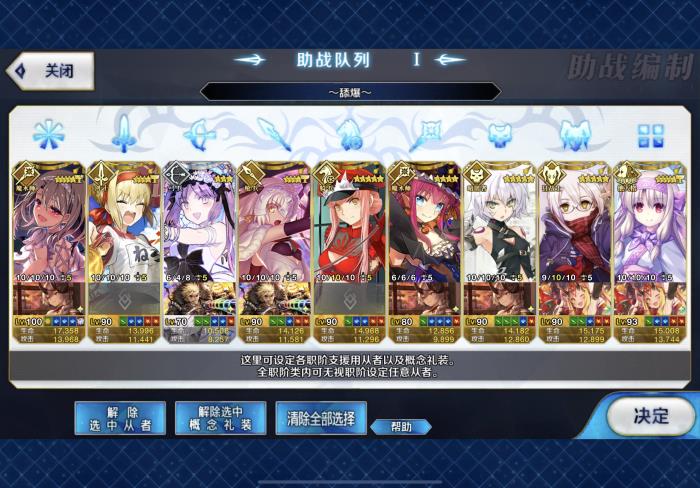Image resolution: width=700 pixels, height=488 pixels.
Task: Choose the four-square Extra class icon
Action: pyautogui.click(x=652, y=134)
